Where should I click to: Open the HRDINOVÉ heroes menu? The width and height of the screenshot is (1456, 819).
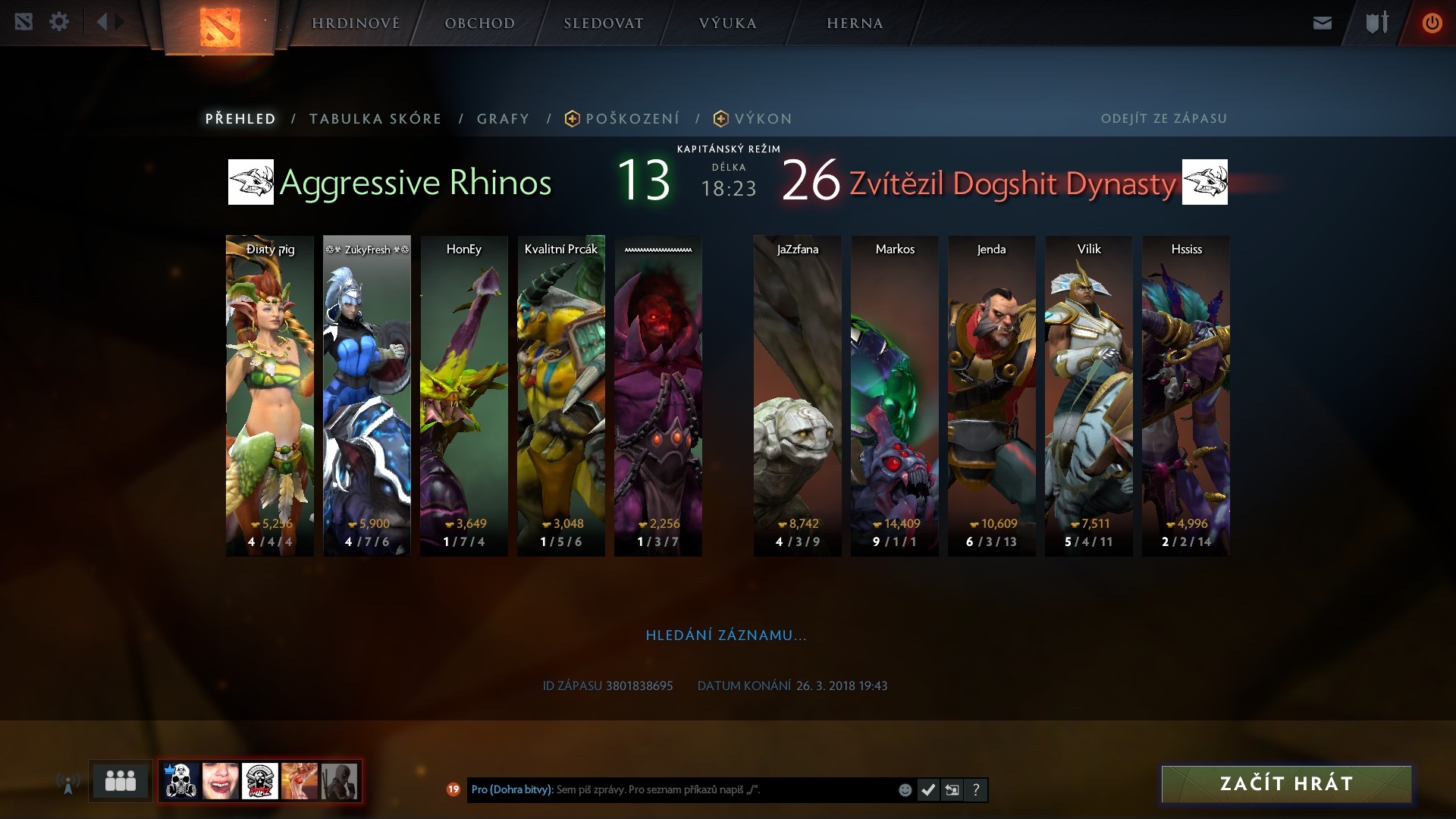pyautogui.click(x=356, y=24)
